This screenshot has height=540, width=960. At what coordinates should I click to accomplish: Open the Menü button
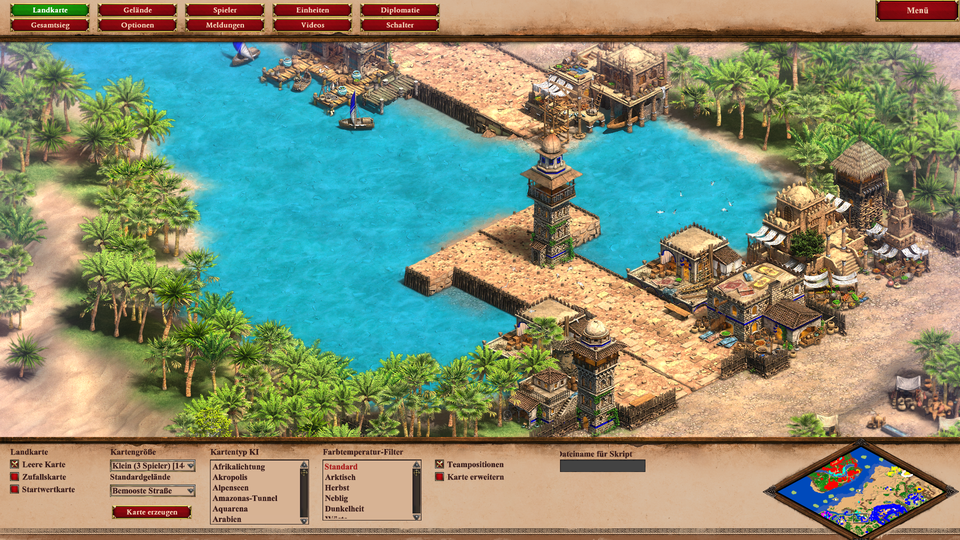[917, 10]
